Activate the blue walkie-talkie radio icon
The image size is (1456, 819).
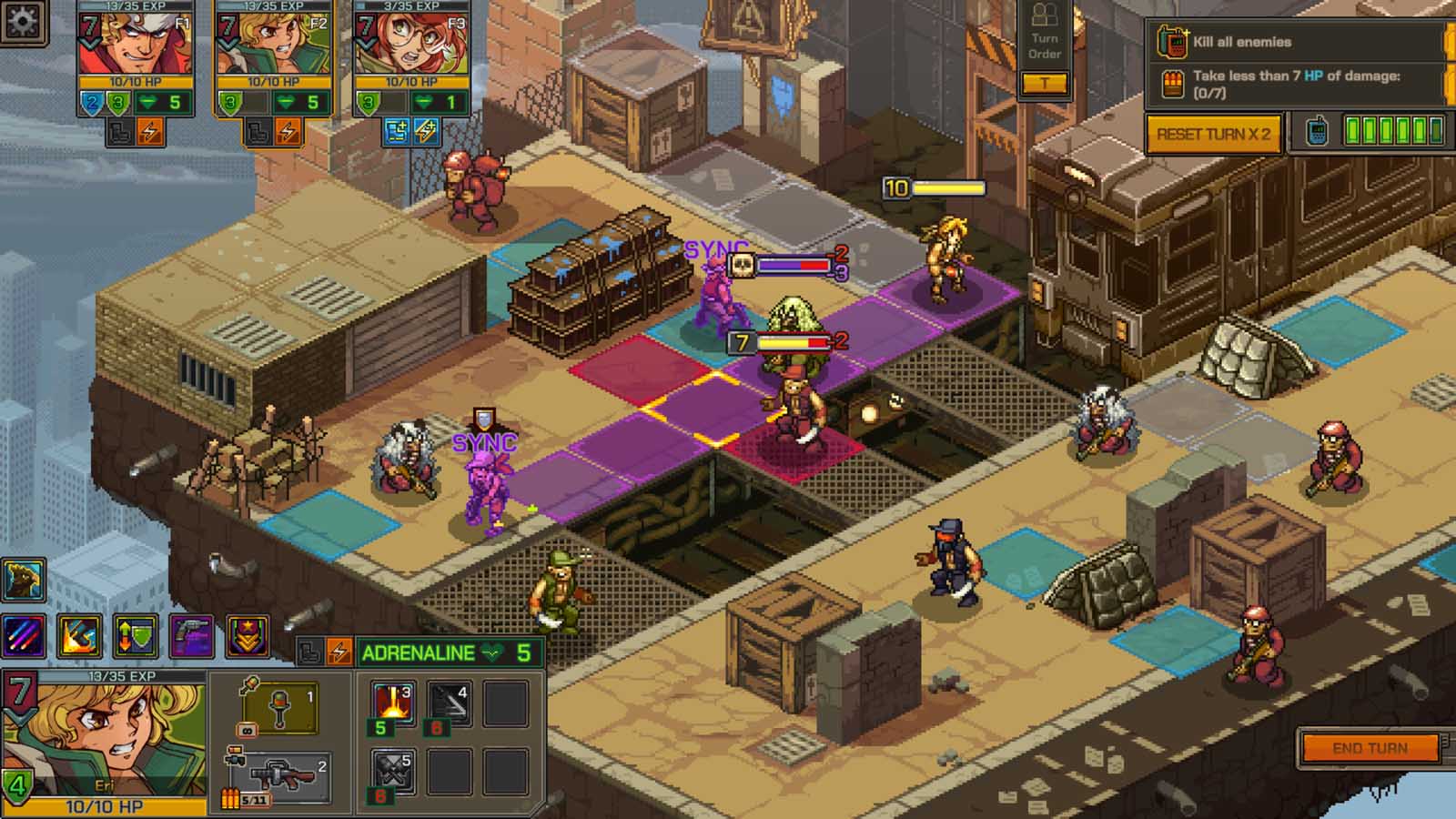coord(1316,132)
